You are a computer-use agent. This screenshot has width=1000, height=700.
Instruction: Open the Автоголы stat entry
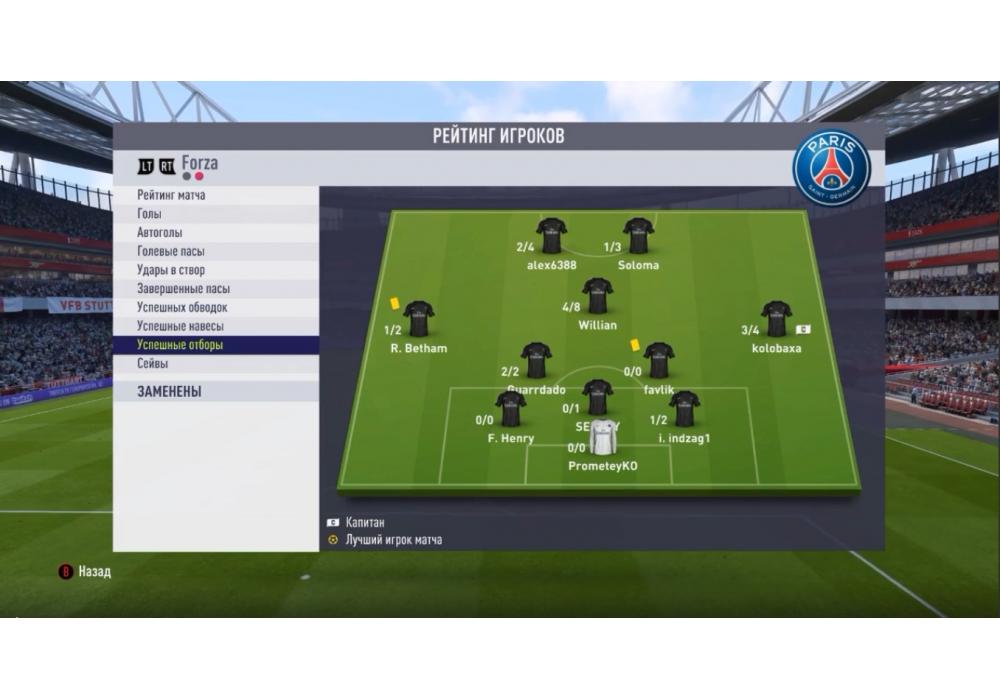pyautogui.click(x=158, y=233)
